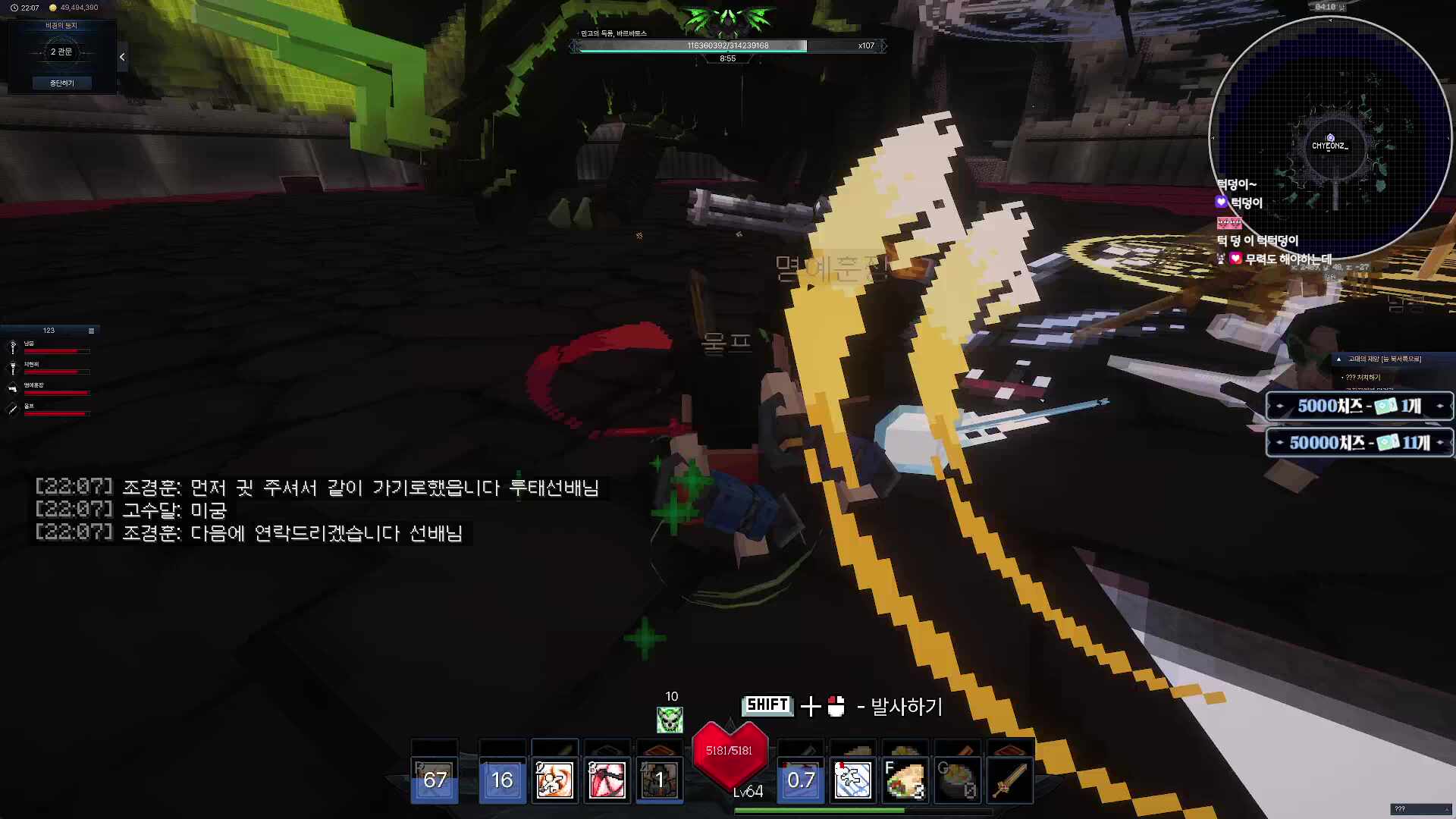Click the chat input box

pyautogui.click(x=1420, y=809)
